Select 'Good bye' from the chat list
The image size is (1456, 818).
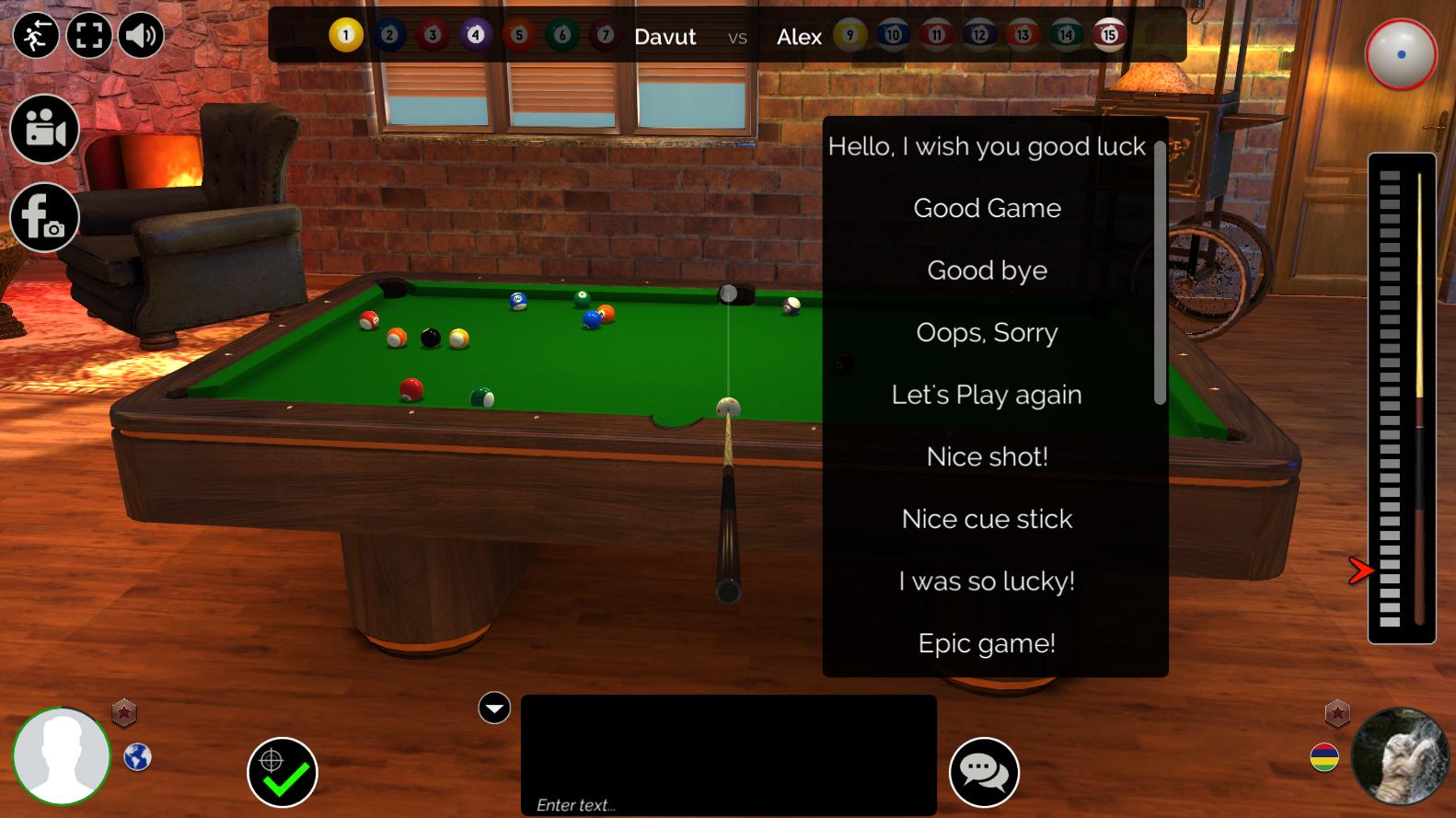click(x=987, y=270)
